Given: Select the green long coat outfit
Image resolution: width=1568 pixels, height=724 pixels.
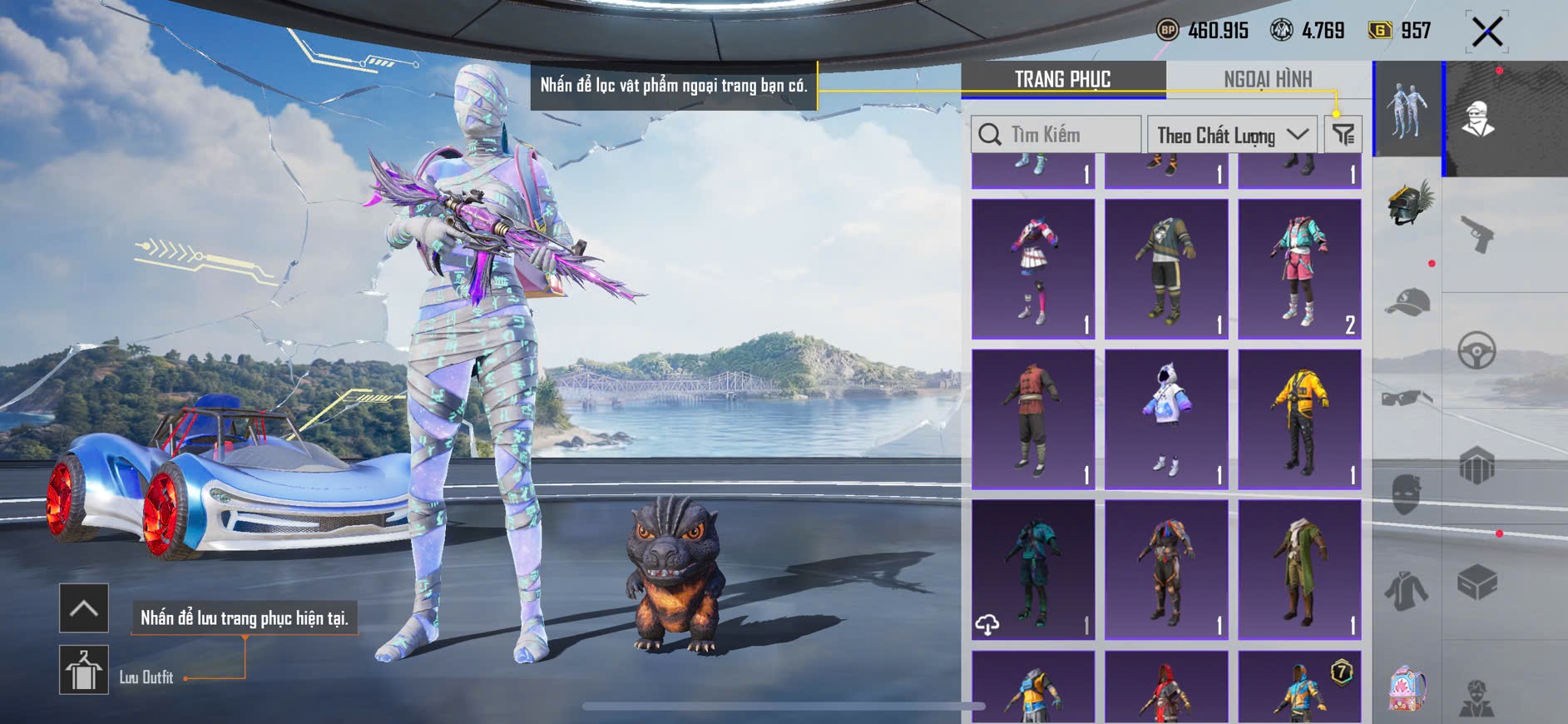Looking at the screenshot, I should click(x=1299, y=569).
